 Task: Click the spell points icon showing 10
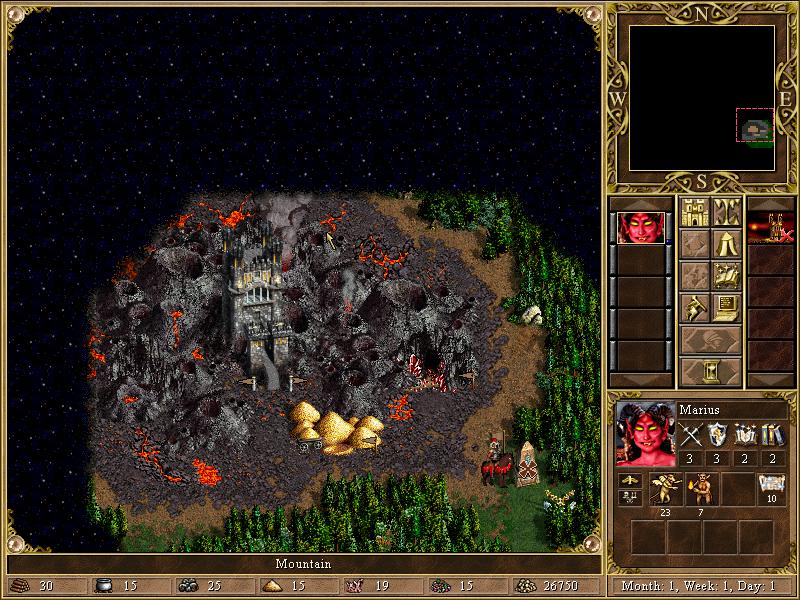tap(771, 487)
